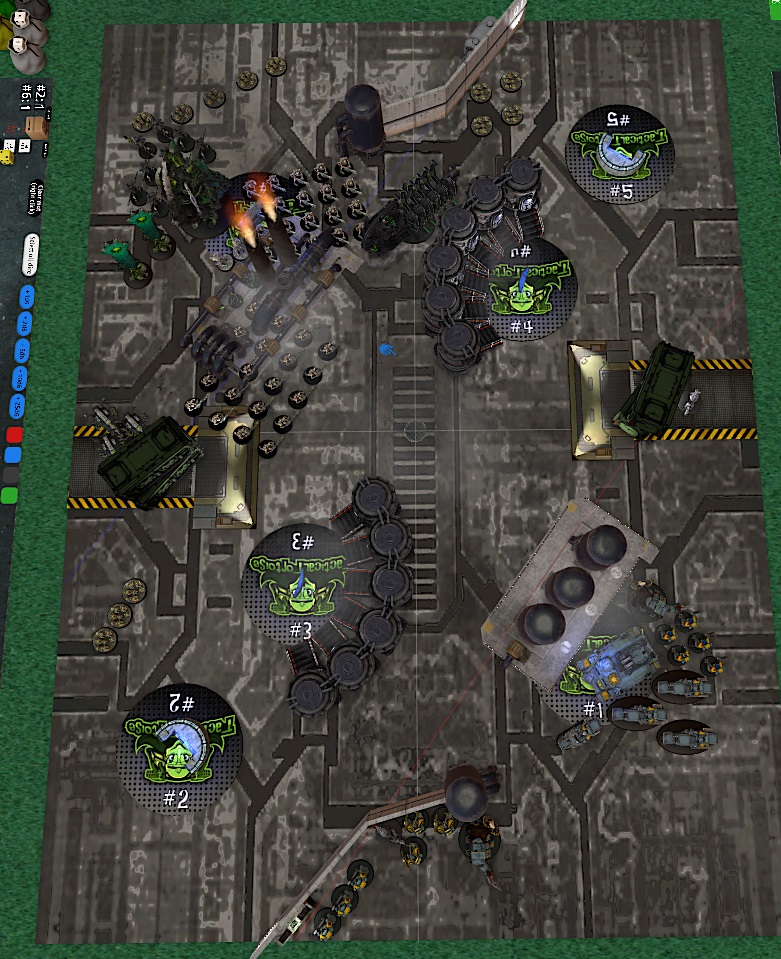Screen dimensions: 781x959
Task: Switch to the green dice color swatch
Action: (x=8, y=495)
